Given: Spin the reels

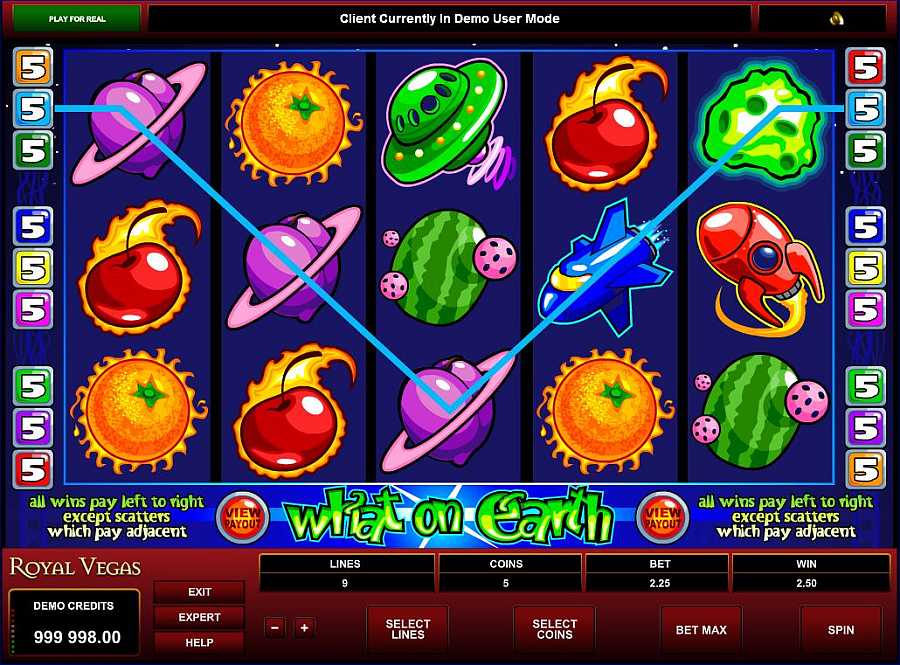Looking at the screenshot, I should click(x=840, y=630).
